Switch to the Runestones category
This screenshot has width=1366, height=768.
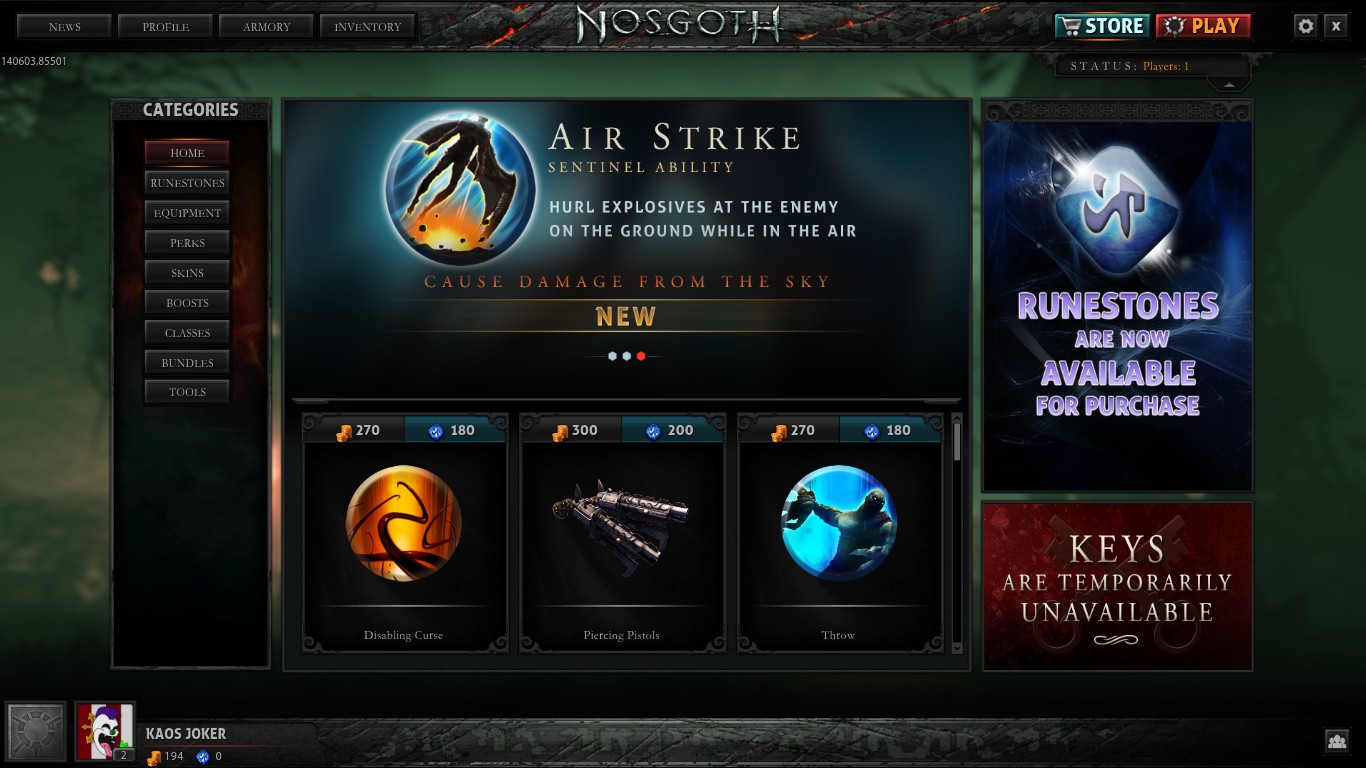click(187, 183)
